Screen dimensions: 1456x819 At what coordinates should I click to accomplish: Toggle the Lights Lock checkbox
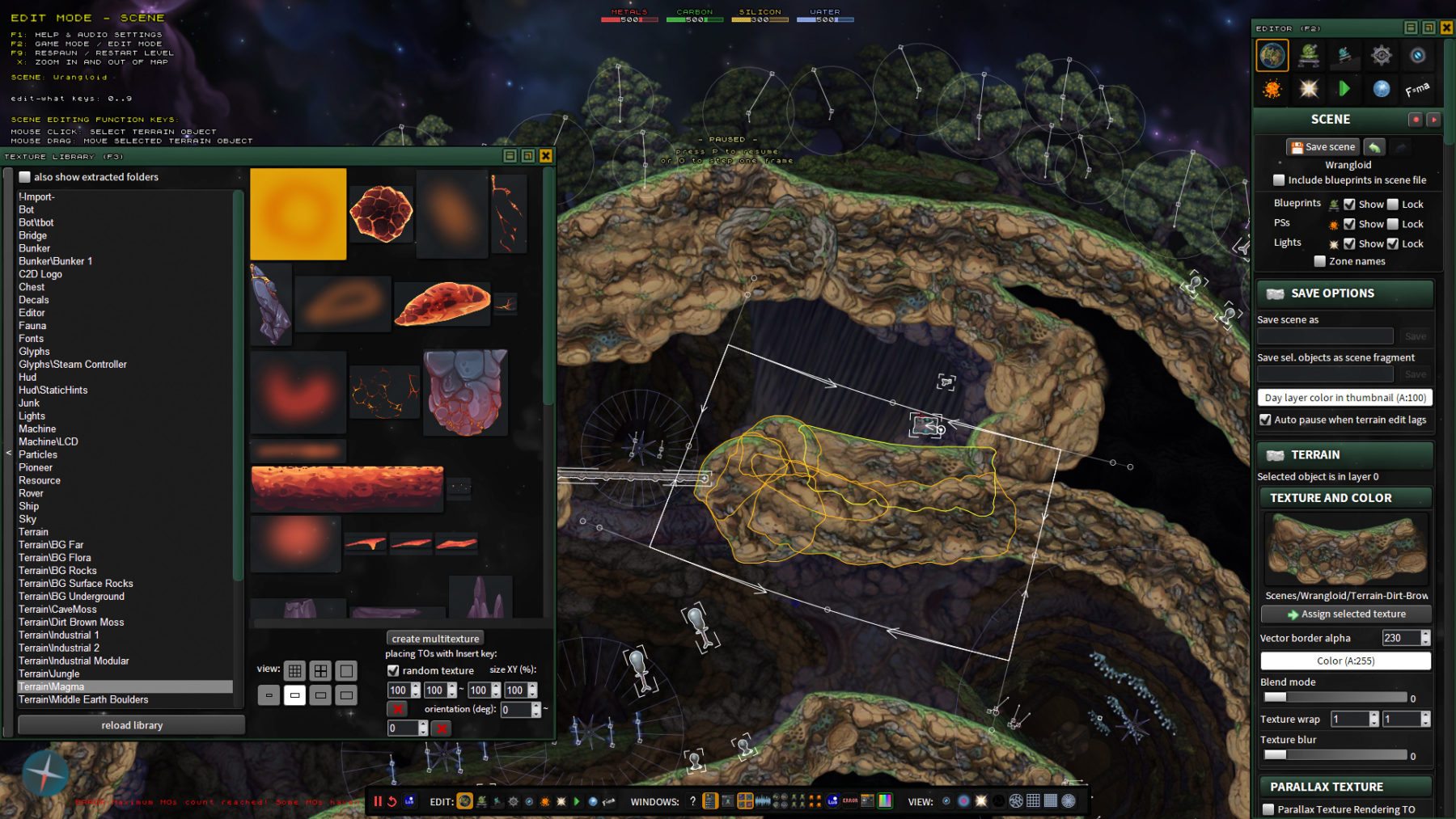[x=1393, y=243]
